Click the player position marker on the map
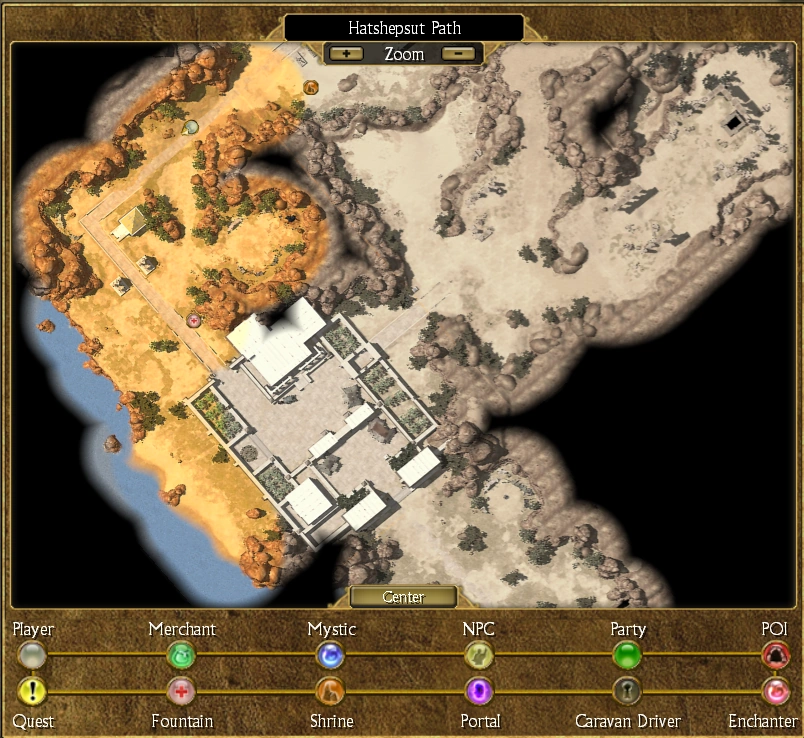The image size is (804, 738). coord(191,127)
